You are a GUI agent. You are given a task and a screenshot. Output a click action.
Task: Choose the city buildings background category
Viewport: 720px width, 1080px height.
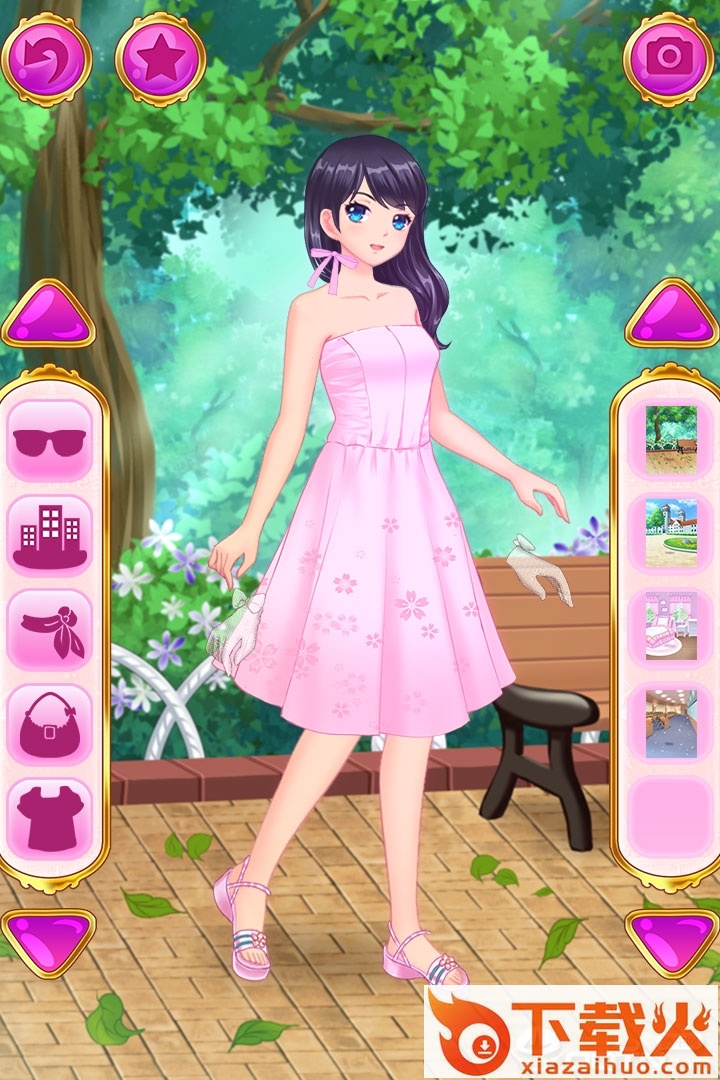(50, 535)
